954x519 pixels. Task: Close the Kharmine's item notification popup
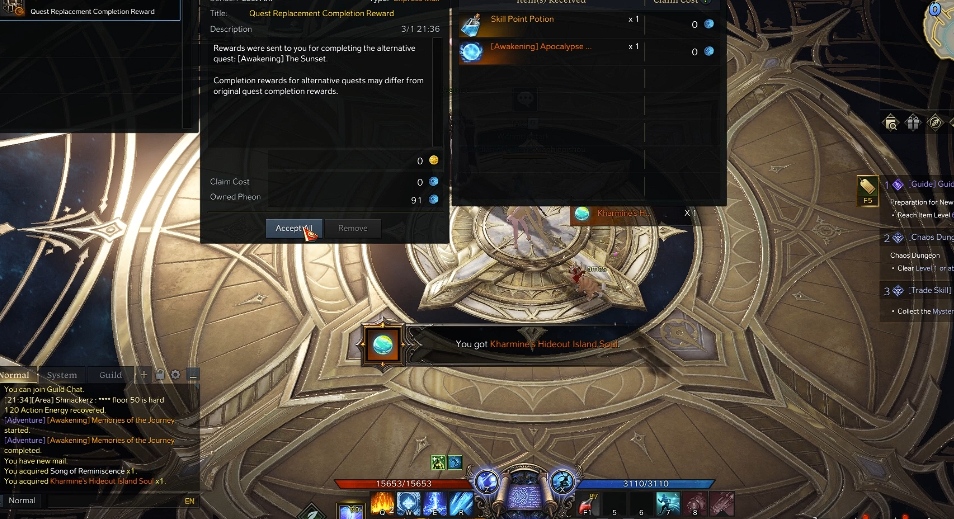687,213
